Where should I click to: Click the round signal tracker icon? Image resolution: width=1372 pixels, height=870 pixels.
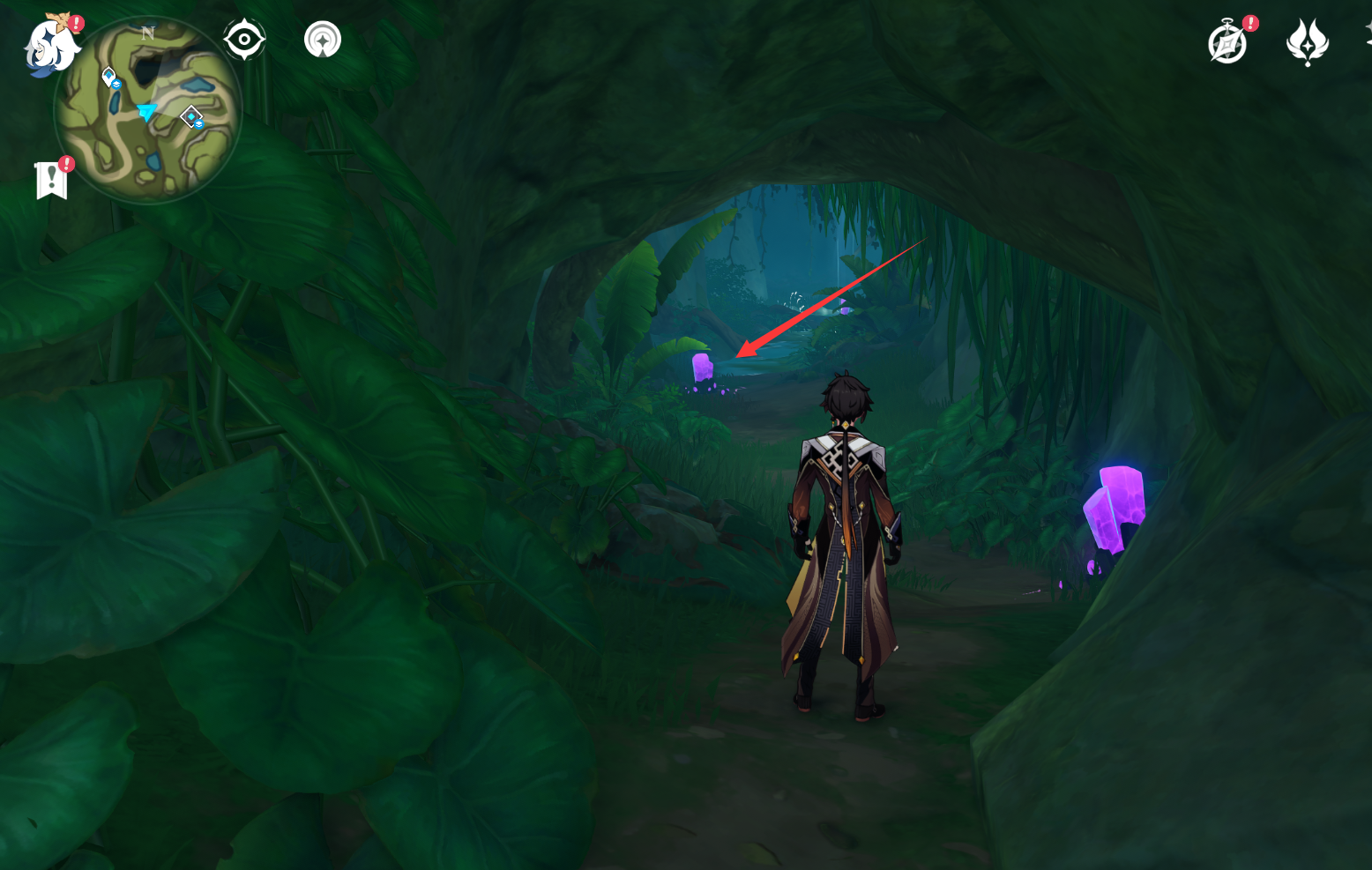[x=323, y=40]
